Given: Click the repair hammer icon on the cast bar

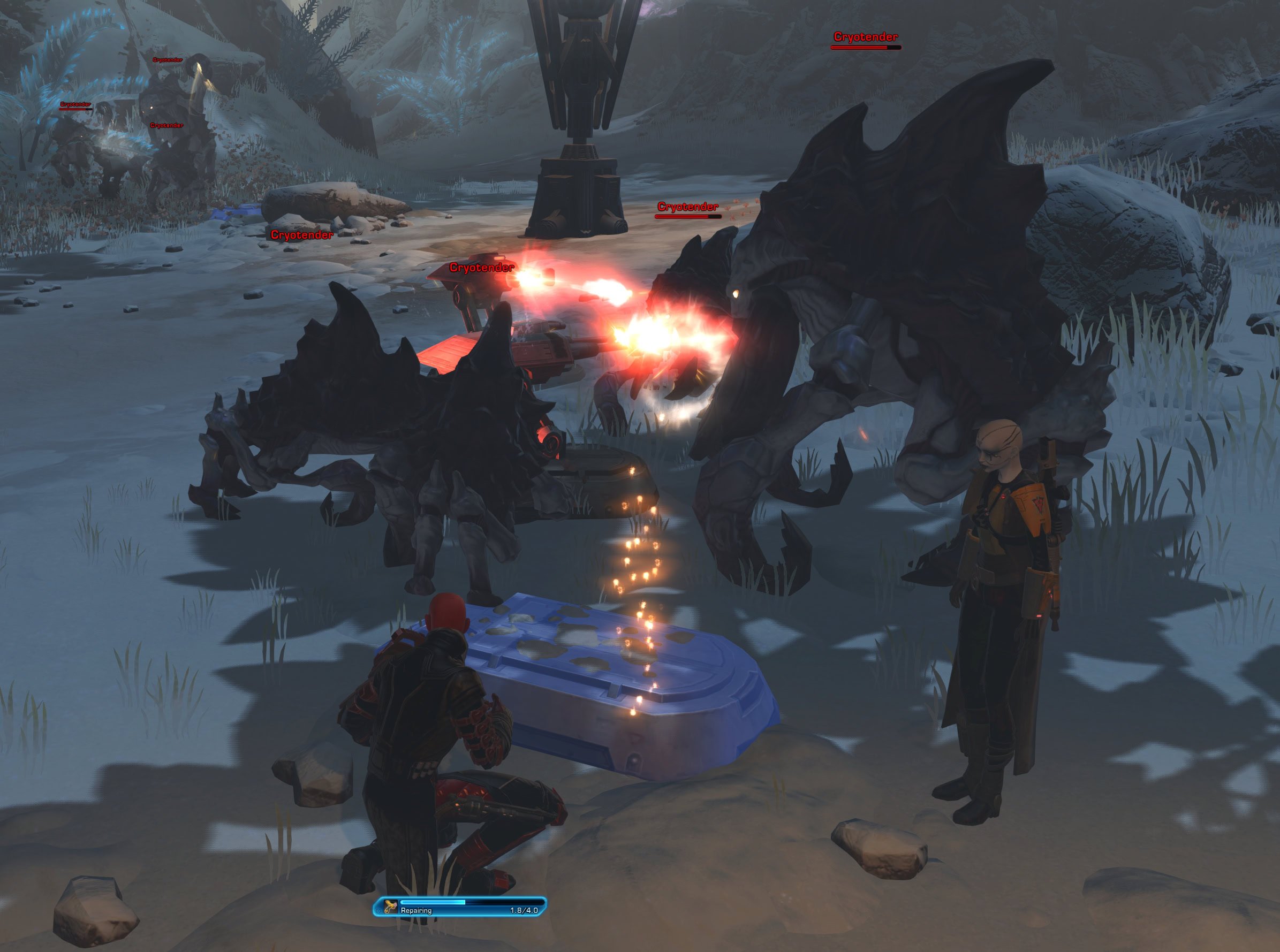Looking at the screenshot, I should pos(390,905).
